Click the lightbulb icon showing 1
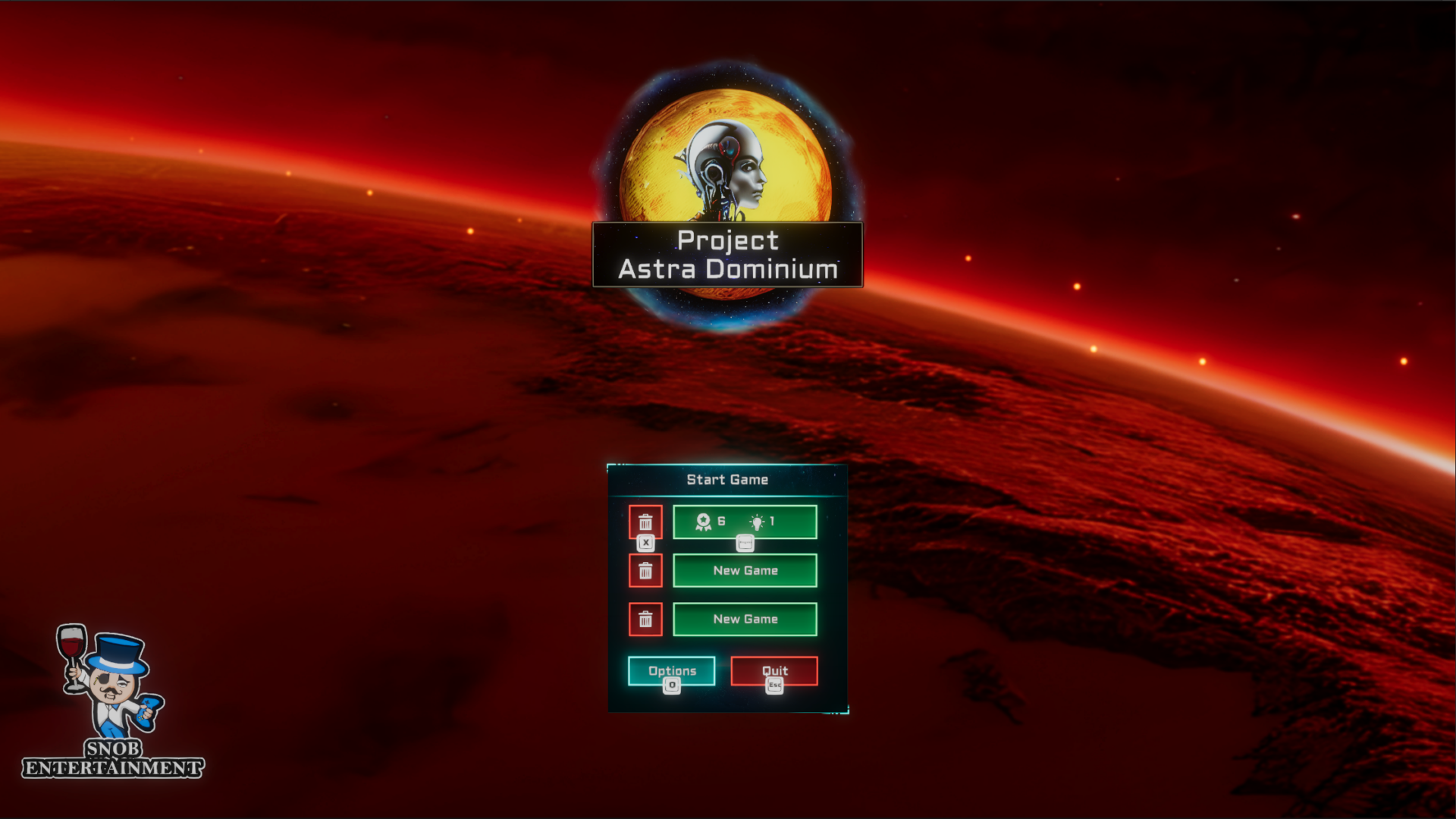1456x819 pixels. (x=756, y=522)
